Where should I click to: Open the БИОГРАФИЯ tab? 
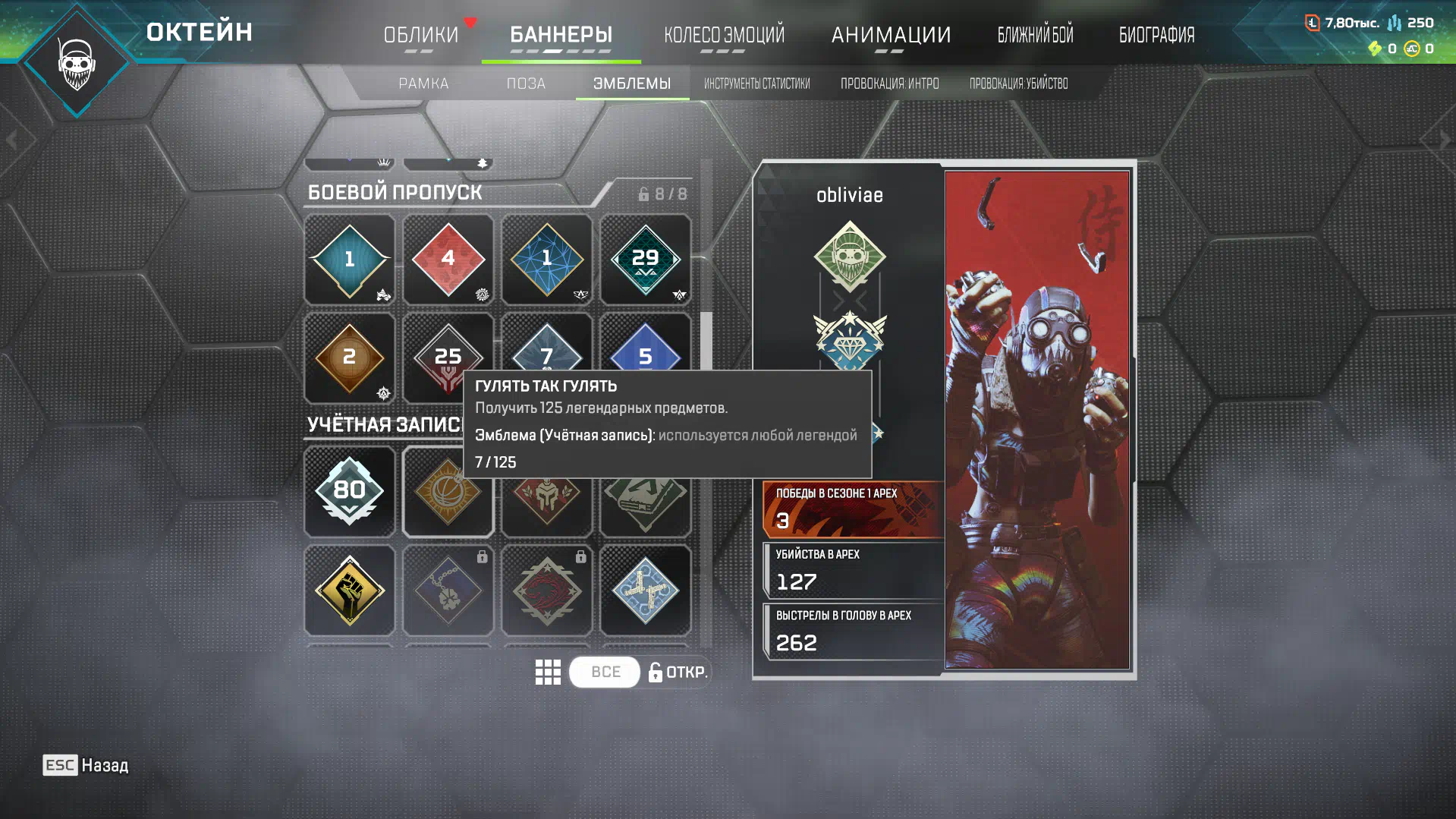1156,35
